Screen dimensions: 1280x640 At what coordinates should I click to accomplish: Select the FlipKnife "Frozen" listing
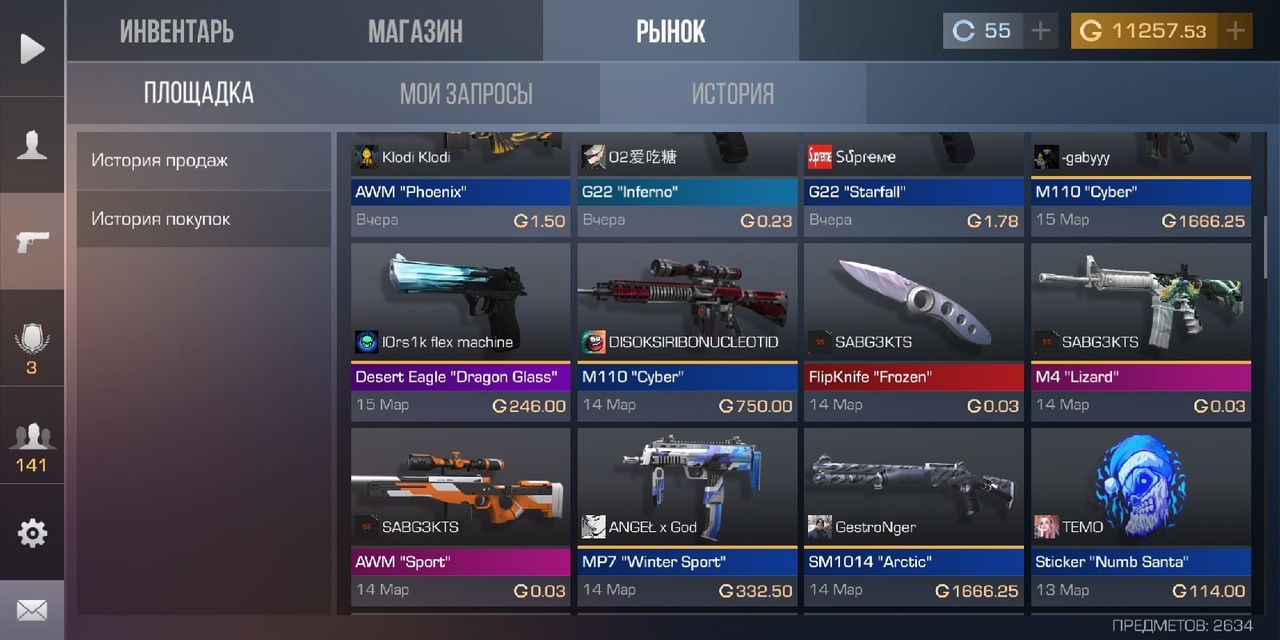point(913,330)
